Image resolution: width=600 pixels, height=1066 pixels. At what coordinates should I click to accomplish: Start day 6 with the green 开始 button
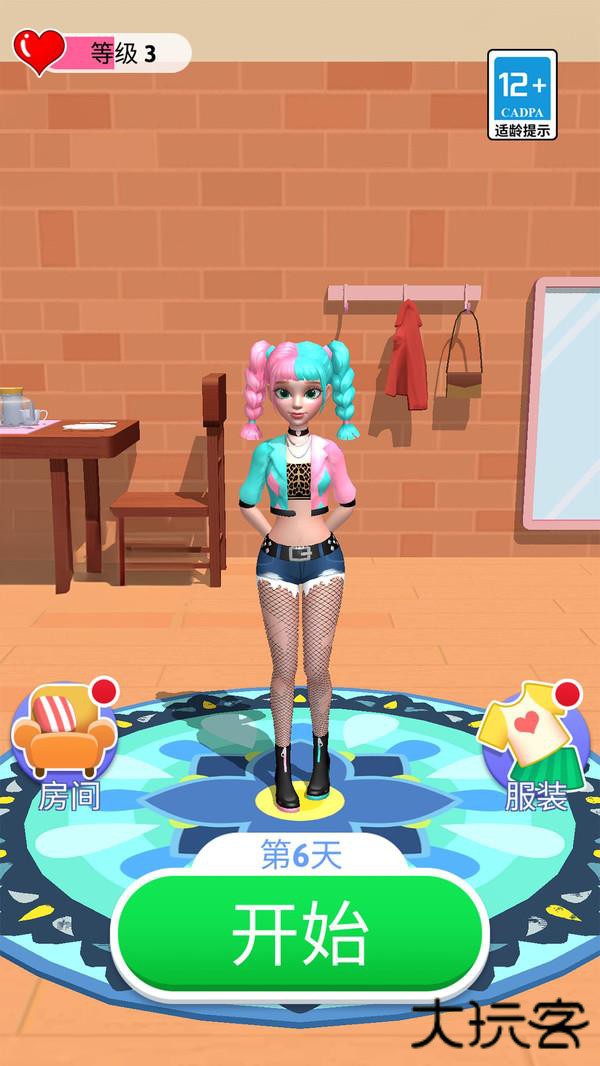pos(300,935)
